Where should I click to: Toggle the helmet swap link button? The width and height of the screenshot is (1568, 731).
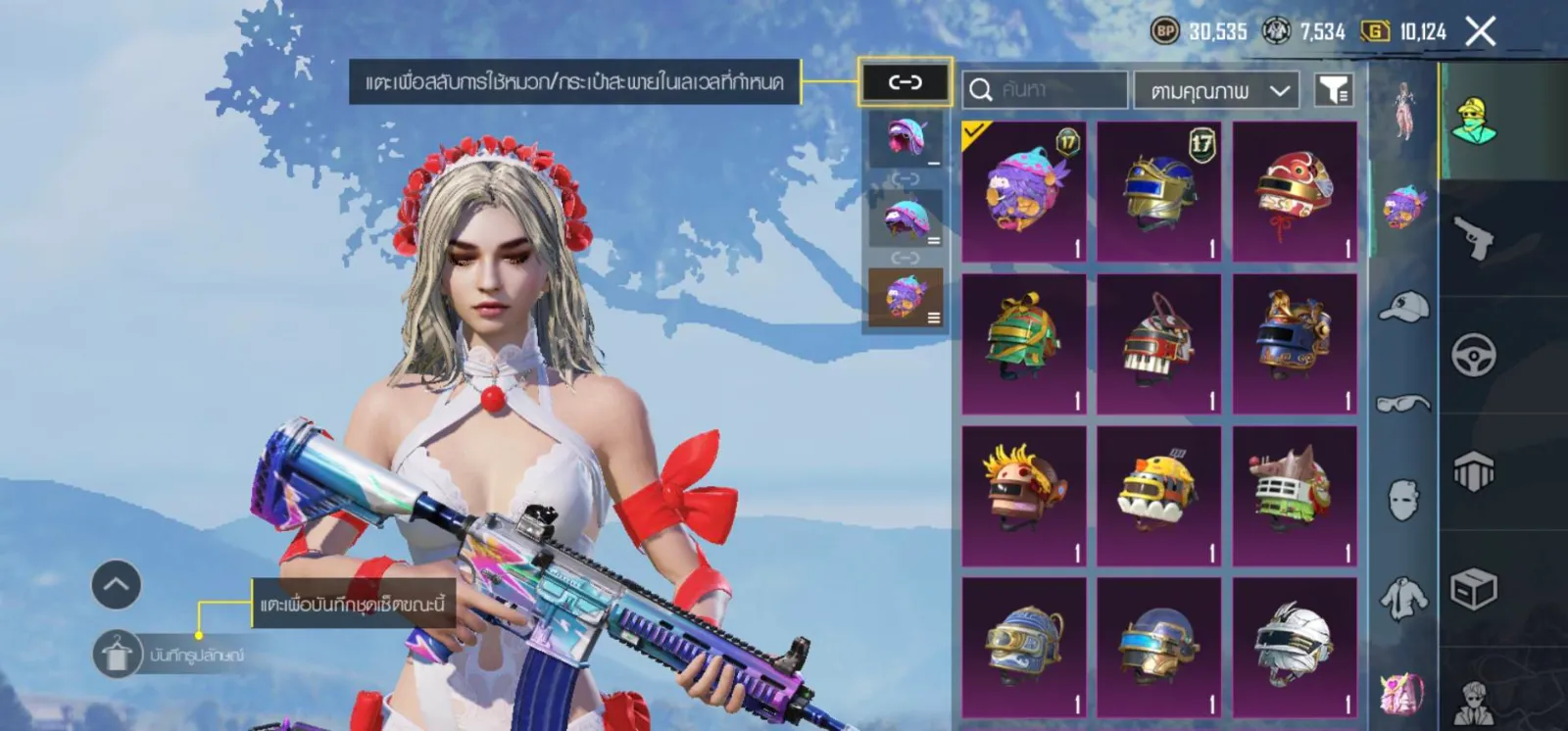(905, 82)
